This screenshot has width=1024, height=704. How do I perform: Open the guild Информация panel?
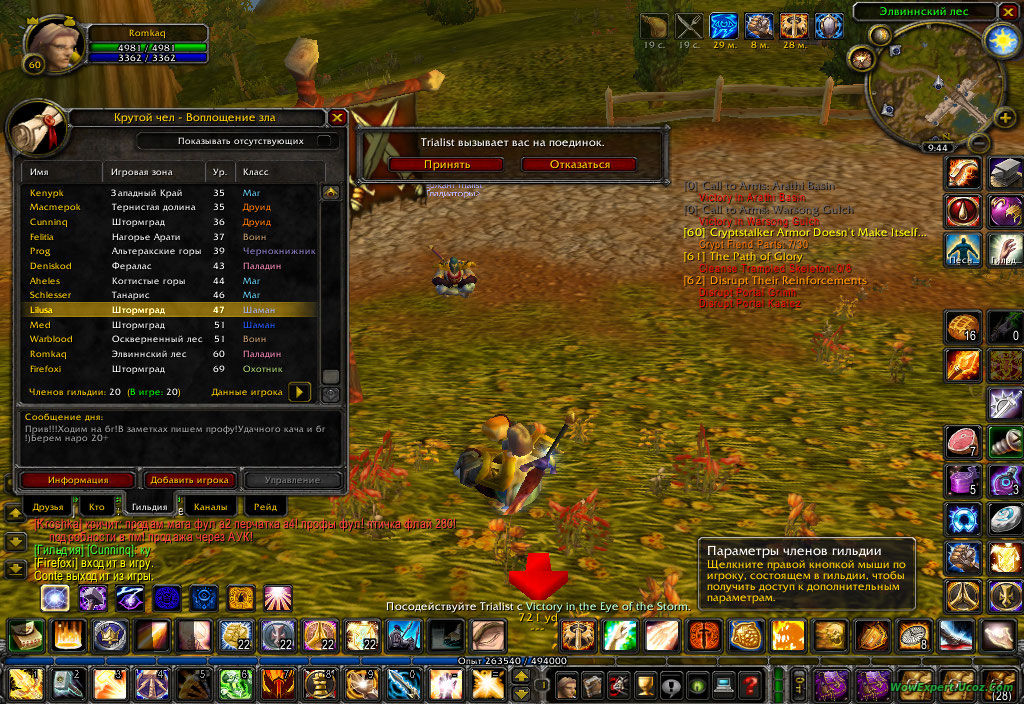pyautogui.click(x=77, y=480)
